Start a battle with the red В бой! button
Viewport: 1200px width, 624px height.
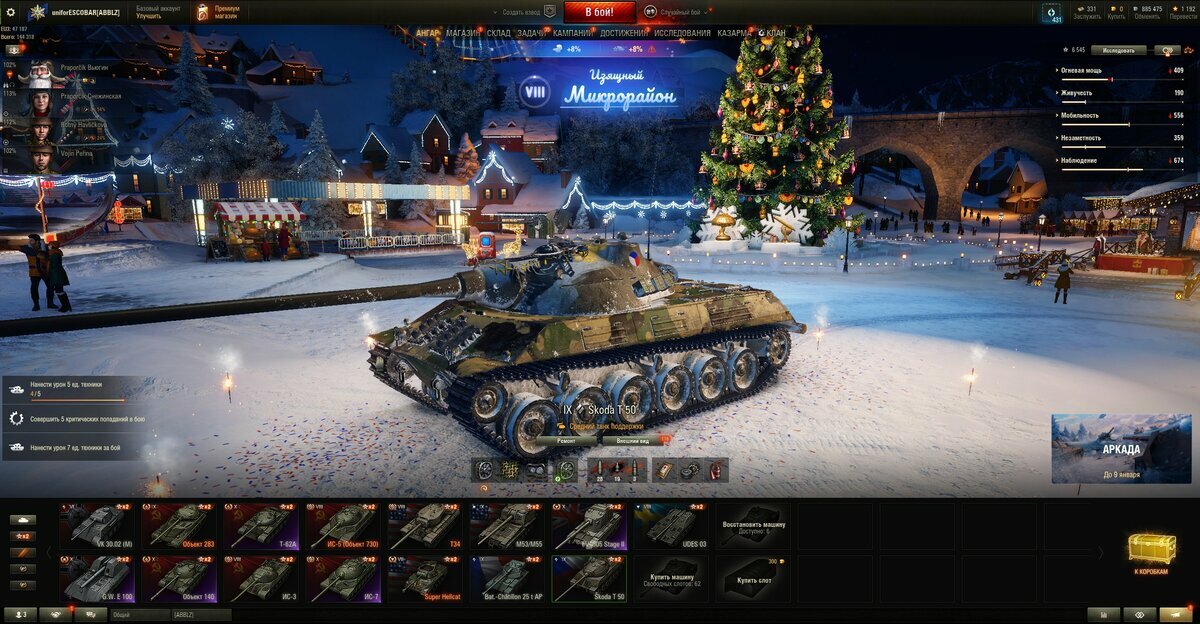[599, 12]
